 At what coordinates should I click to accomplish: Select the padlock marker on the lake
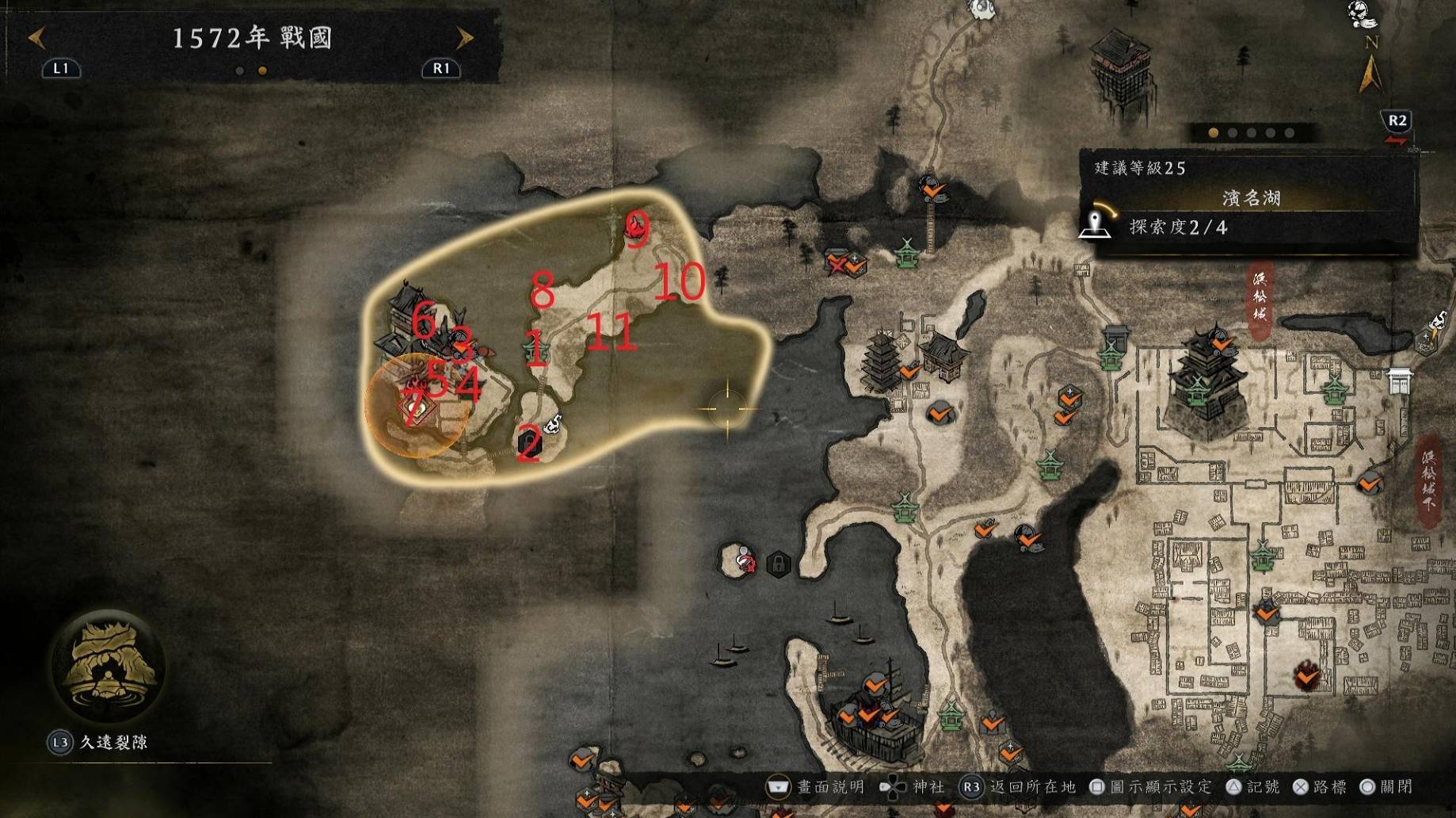coord(779,564)
